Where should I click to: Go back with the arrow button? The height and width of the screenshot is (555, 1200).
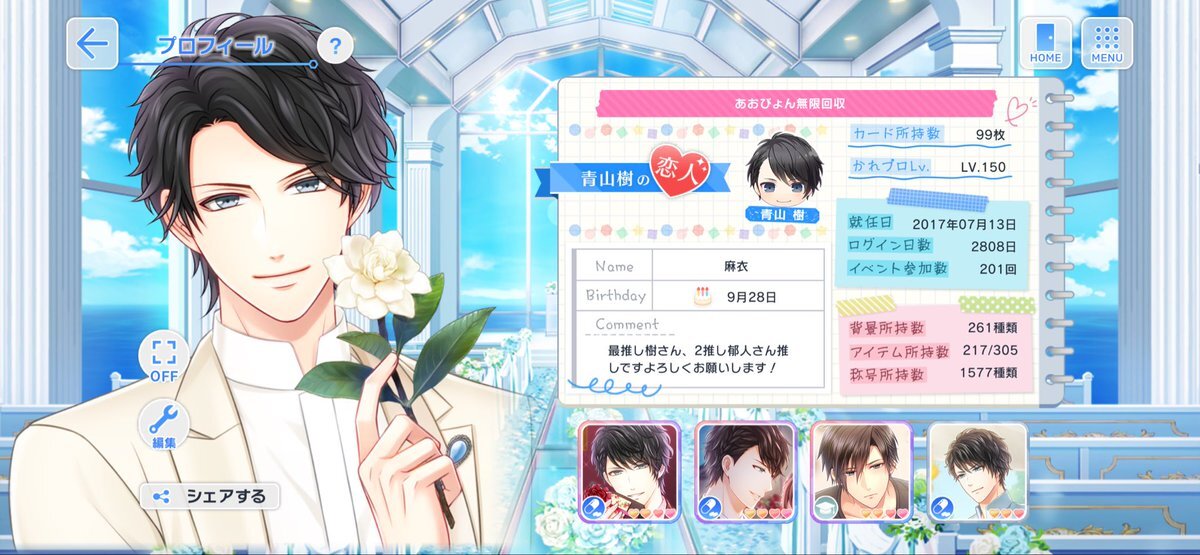pyautogui.click(x=92, y=44)
